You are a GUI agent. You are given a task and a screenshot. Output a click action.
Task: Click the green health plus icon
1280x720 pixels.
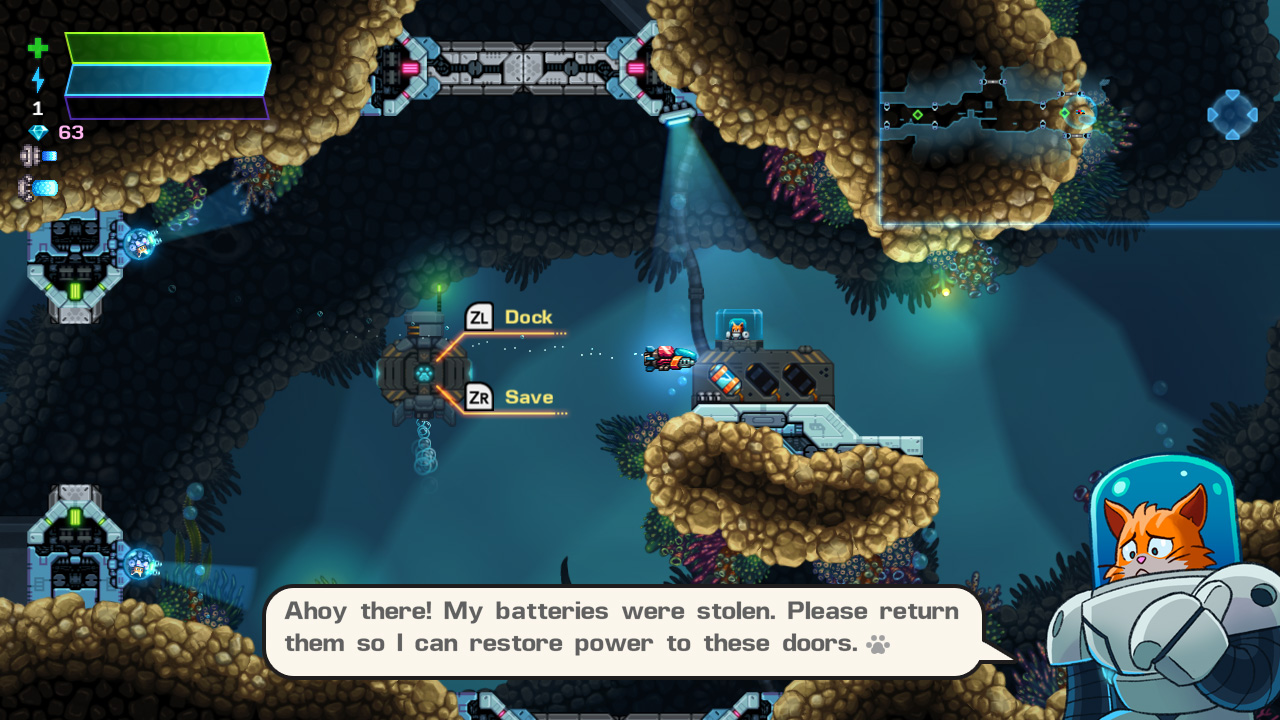(x=38, y=47)
